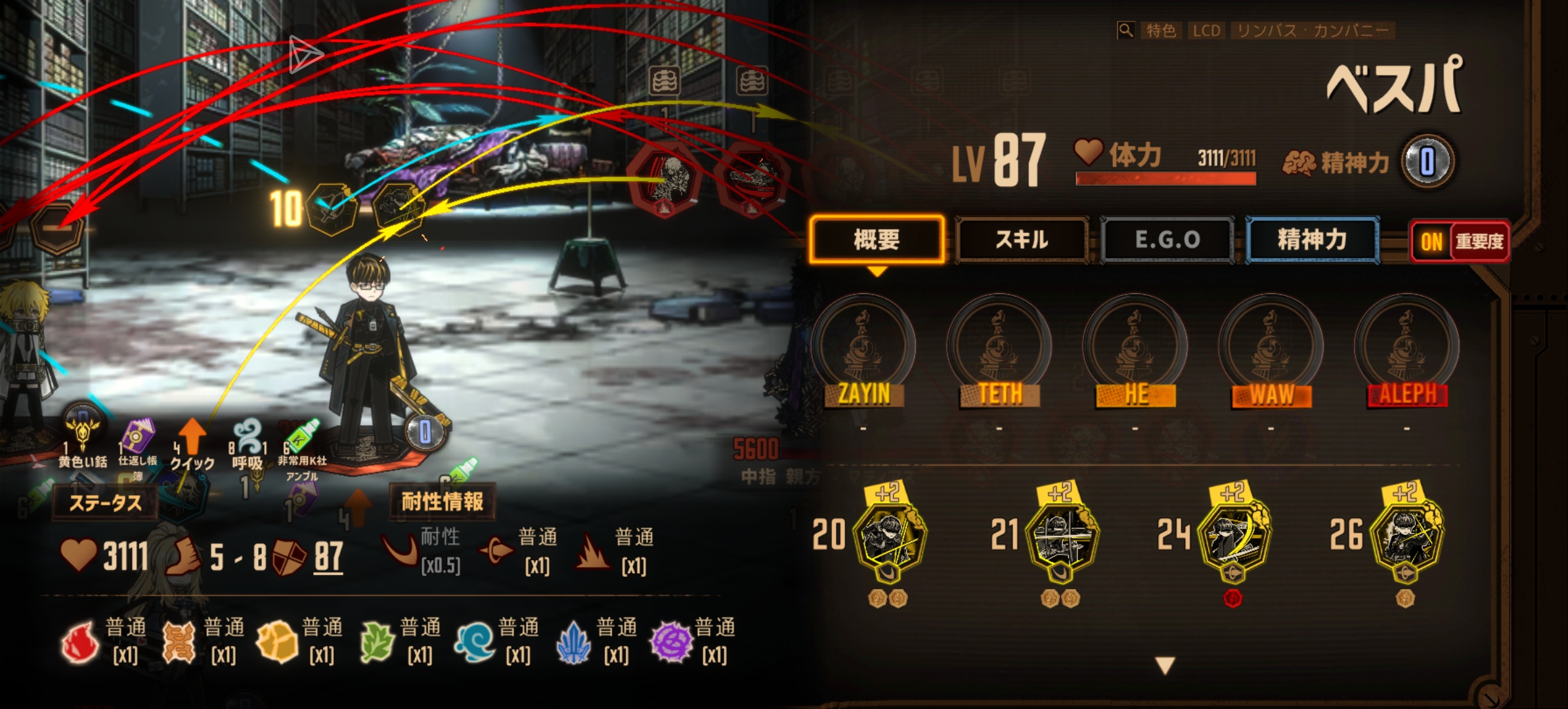Open the スキル skills tab

(1022, 240)
